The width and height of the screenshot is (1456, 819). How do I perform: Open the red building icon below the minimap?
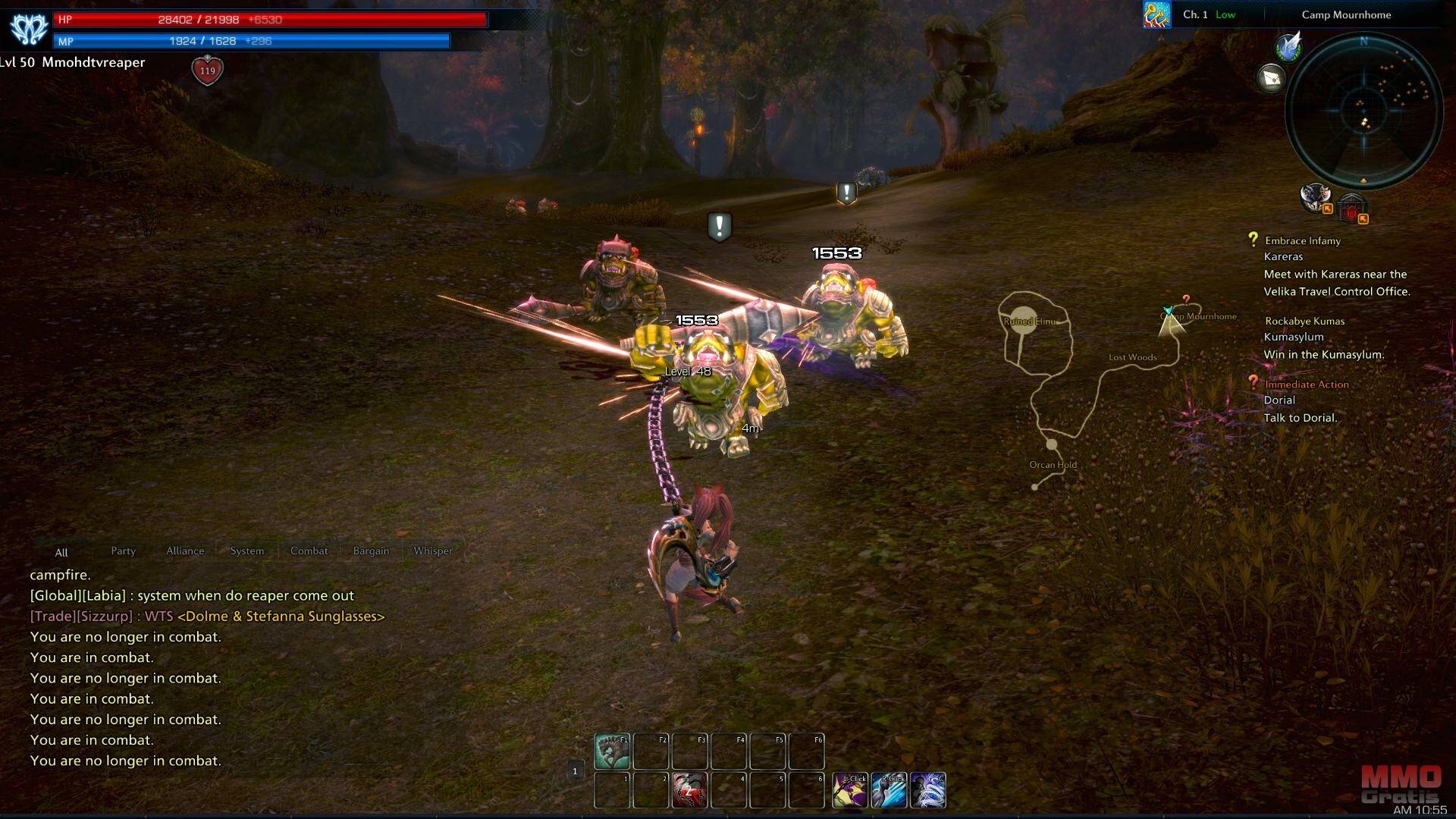point(1351,207)
